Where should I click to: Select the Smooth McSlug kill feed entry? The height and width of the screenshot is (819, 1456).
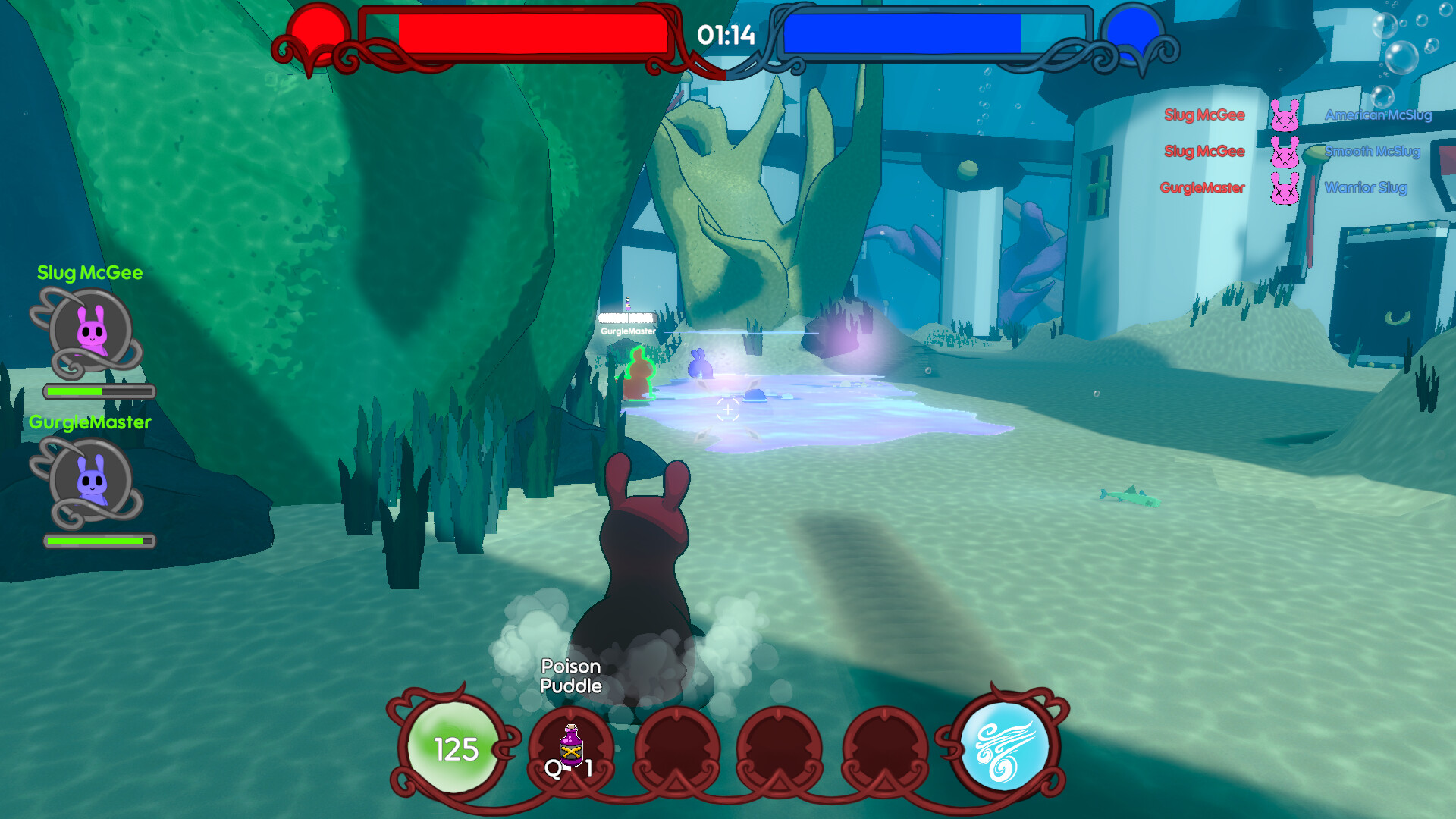click(x=1371, y=152)
